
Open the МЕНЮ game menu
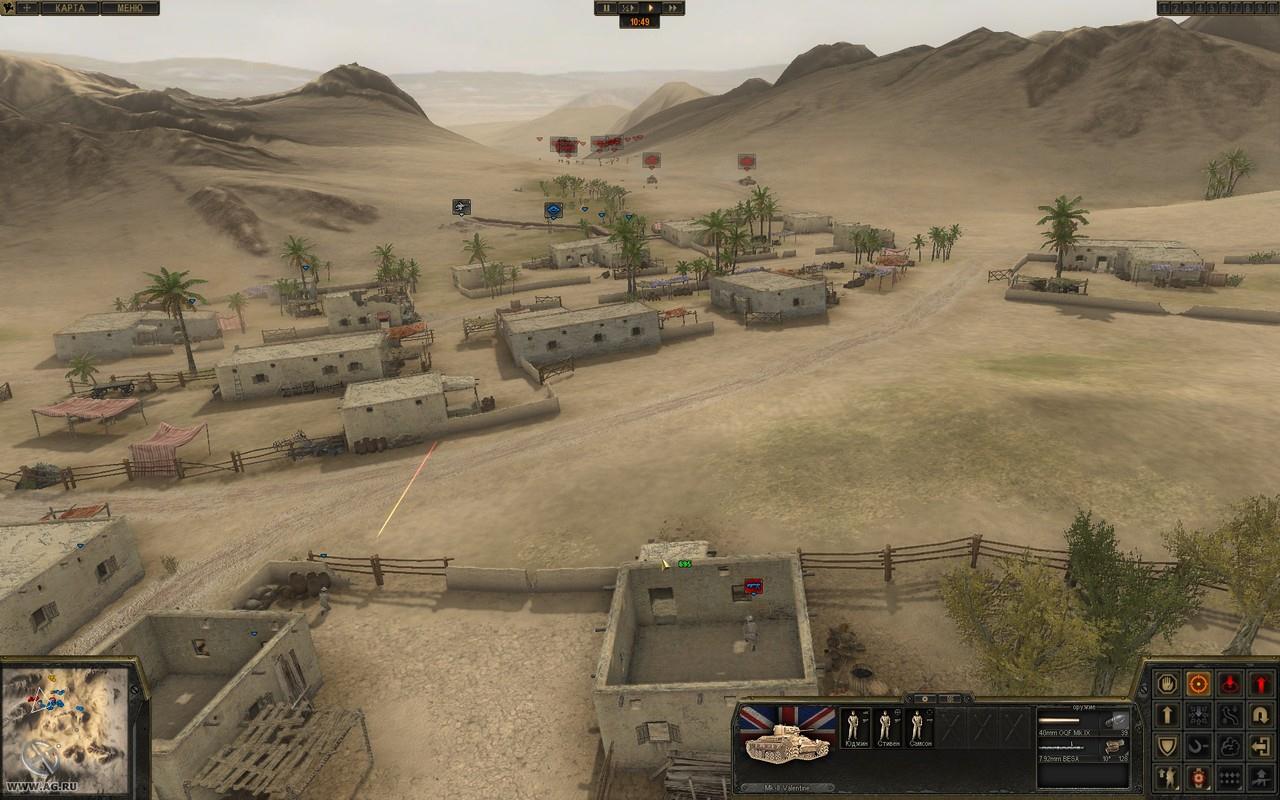(129, 8)
